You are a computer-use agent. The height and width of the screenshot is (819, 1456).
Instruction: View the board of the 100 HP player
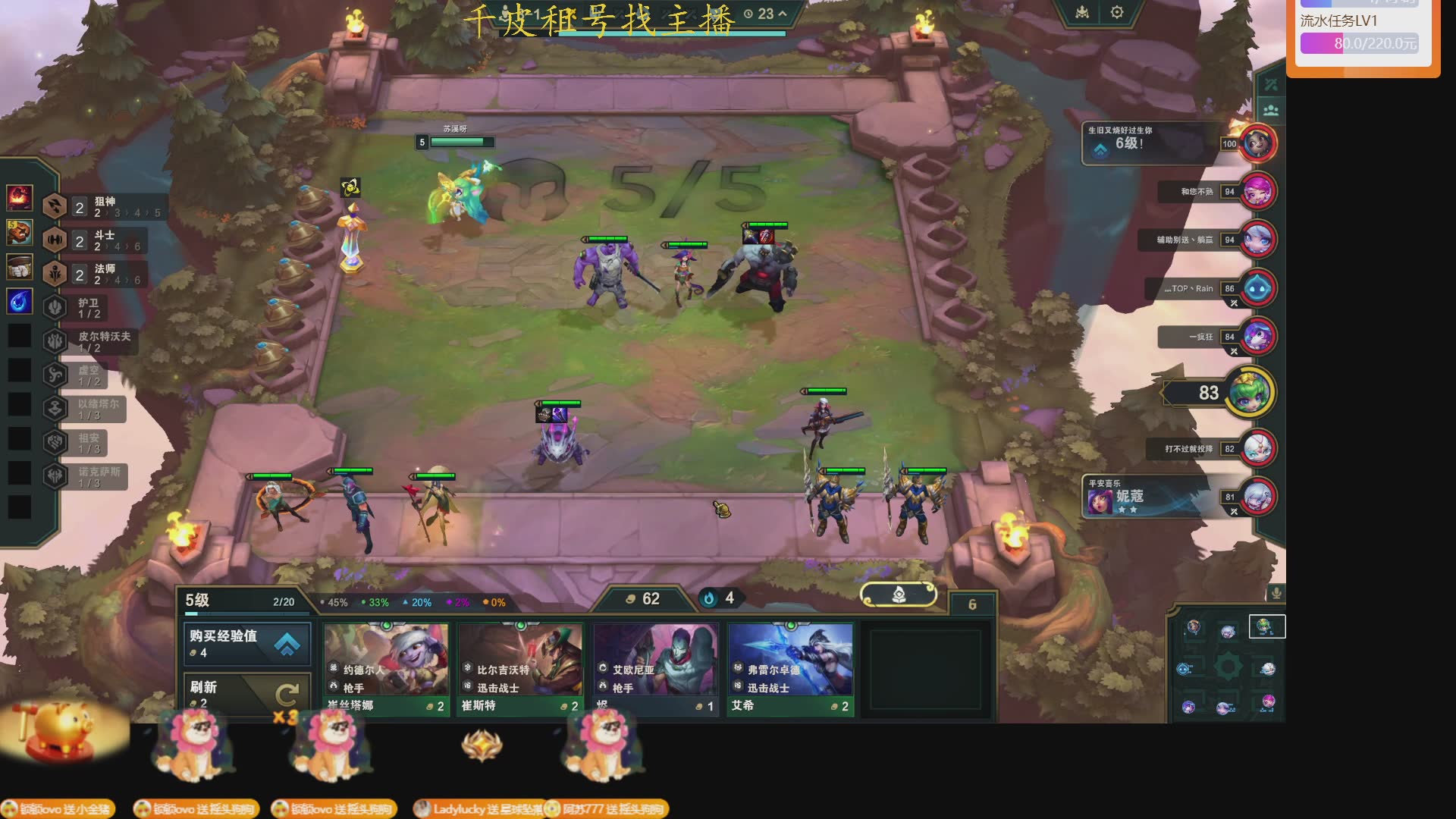(x=1258, y=143)
